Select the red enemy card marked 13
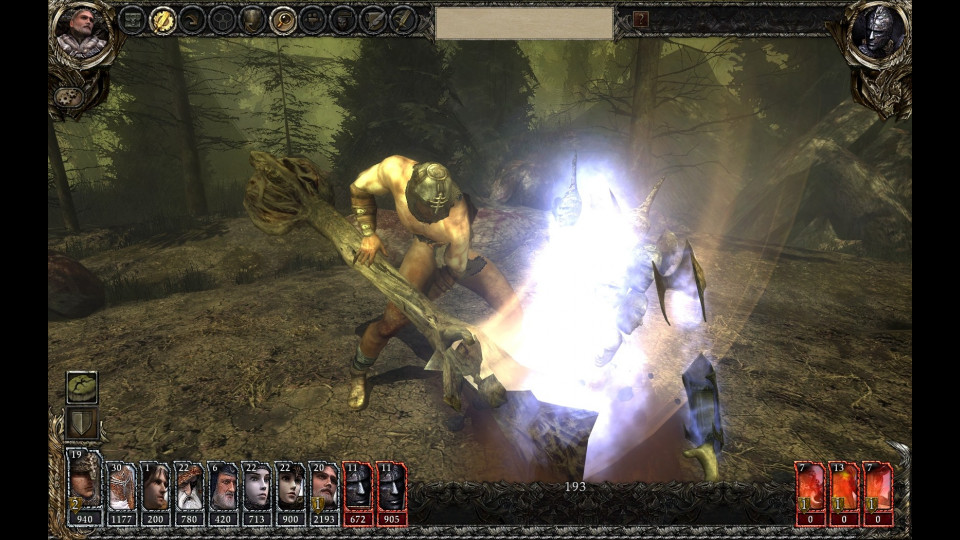 (x=844, y=493)
